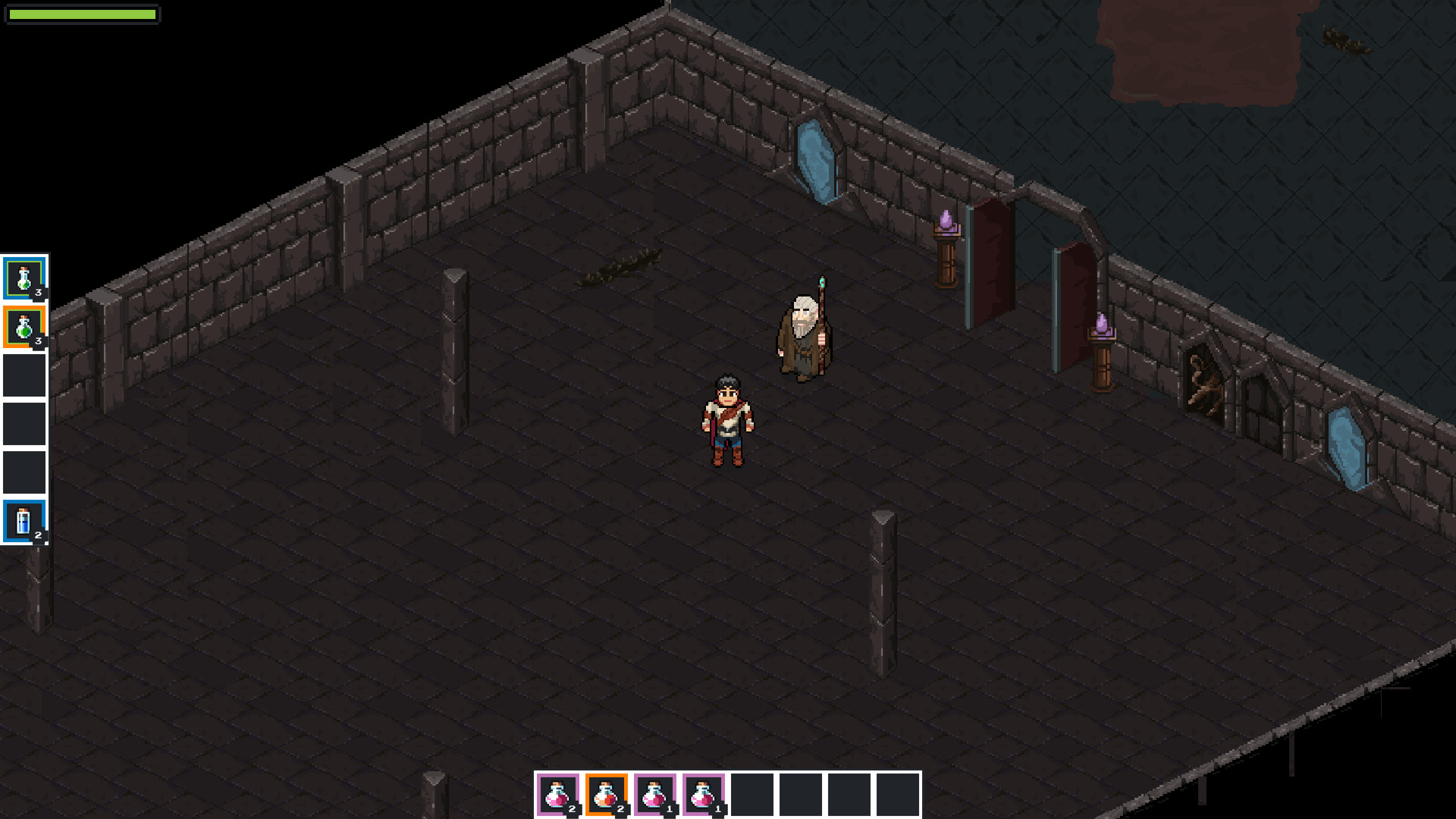Select the blue potion at the sidebar bottom
This screenshot has width=1456, height=819.
[25, 522]
